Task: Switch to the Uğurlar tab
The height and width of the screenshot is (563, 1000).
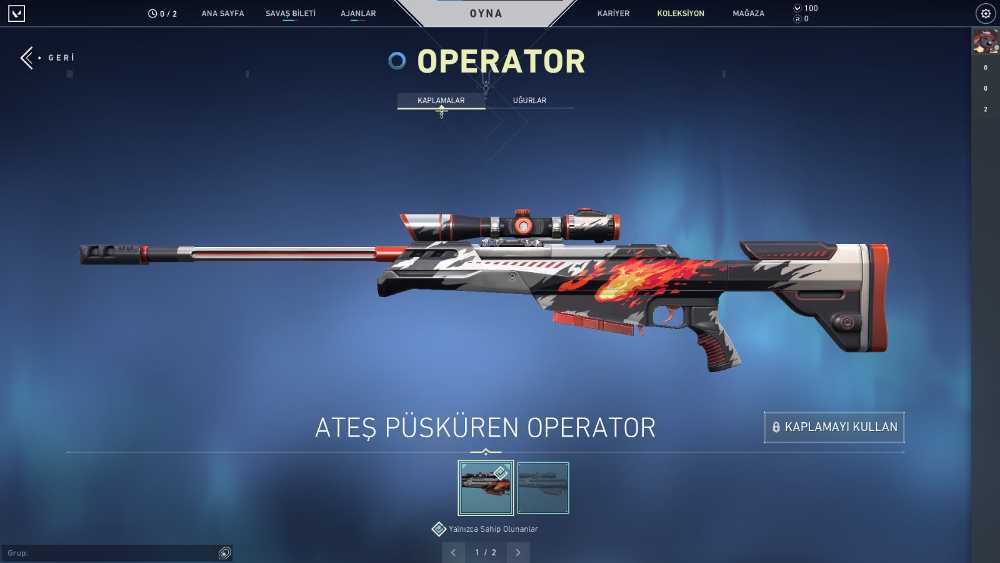Action: [529, 101]
